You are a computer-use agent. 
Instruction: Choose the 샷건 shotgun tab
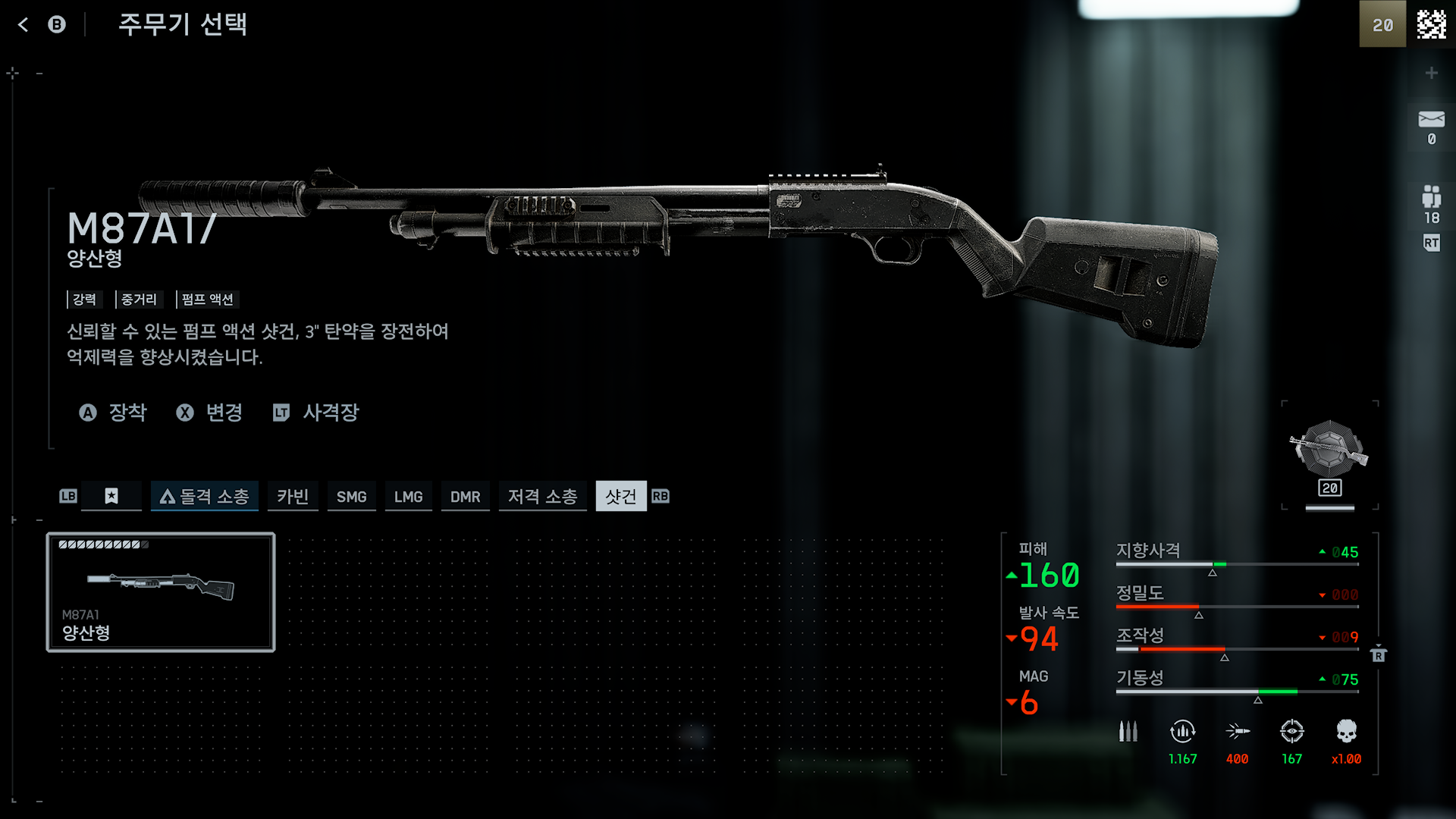tap(621, 496)
